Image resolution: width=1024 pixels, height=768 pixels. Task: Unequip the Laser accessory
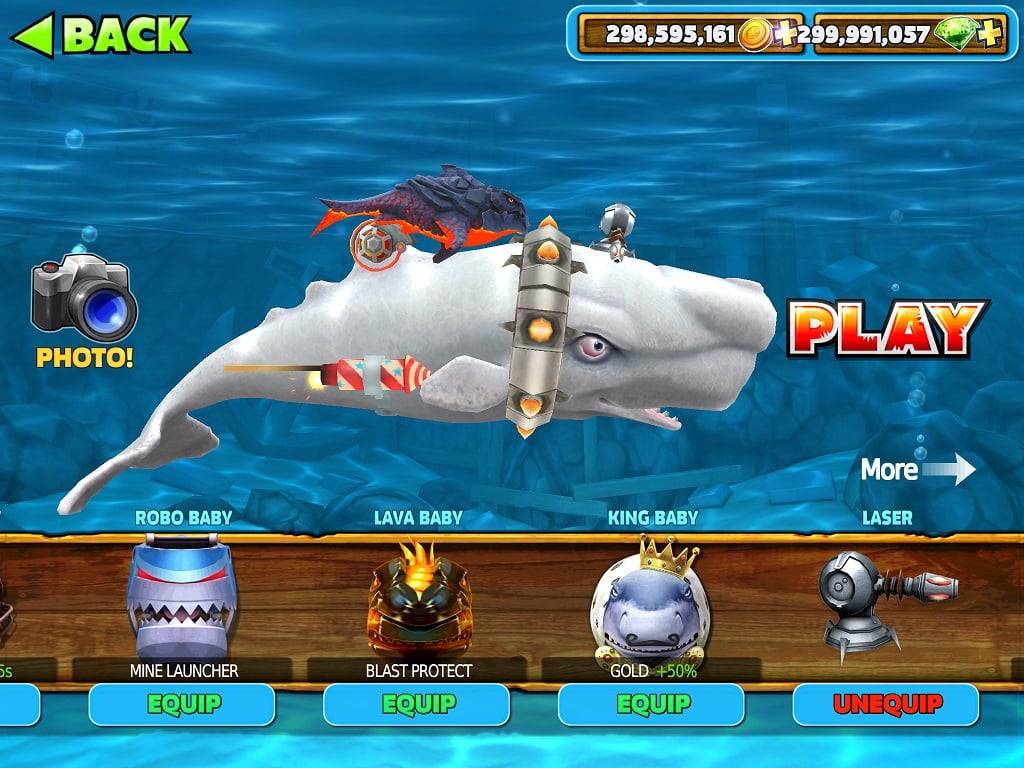(x=886, y=704)
